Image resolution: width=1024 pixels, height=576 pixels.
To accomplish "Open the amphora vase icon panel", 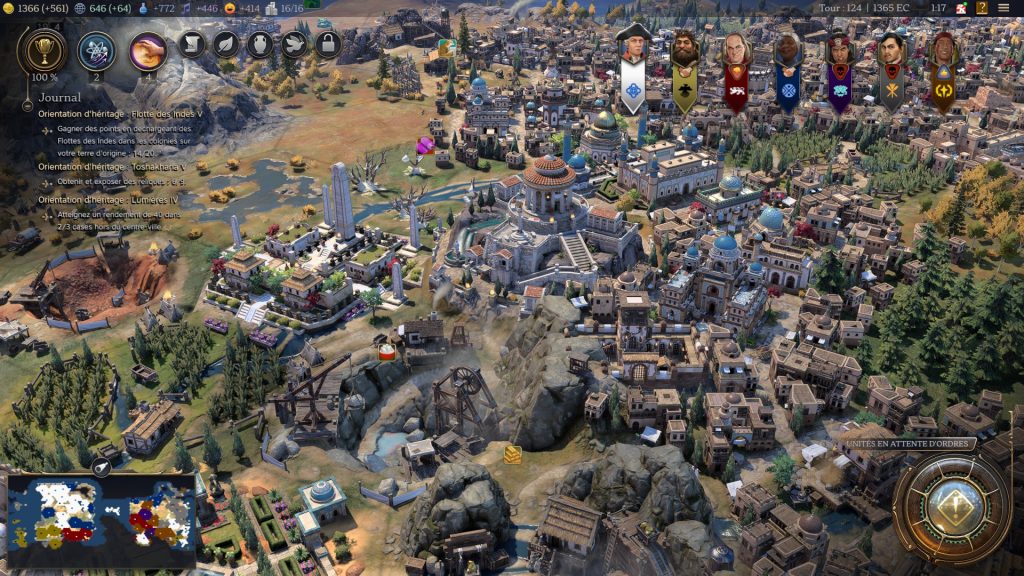I will pyautogui.click(x=260, y=44).
